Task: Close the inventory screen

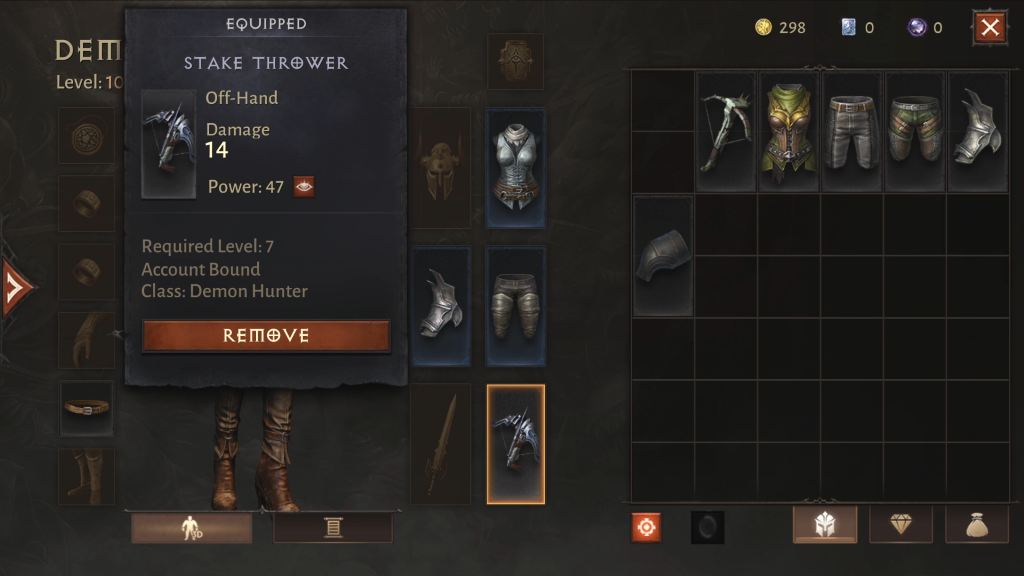Action: [x=990, y=28]
